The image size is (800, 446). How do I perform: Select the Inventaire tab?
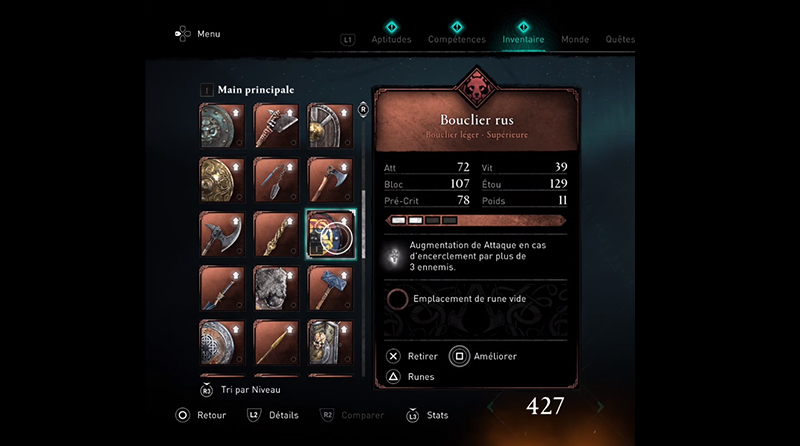tap(523, 40)
